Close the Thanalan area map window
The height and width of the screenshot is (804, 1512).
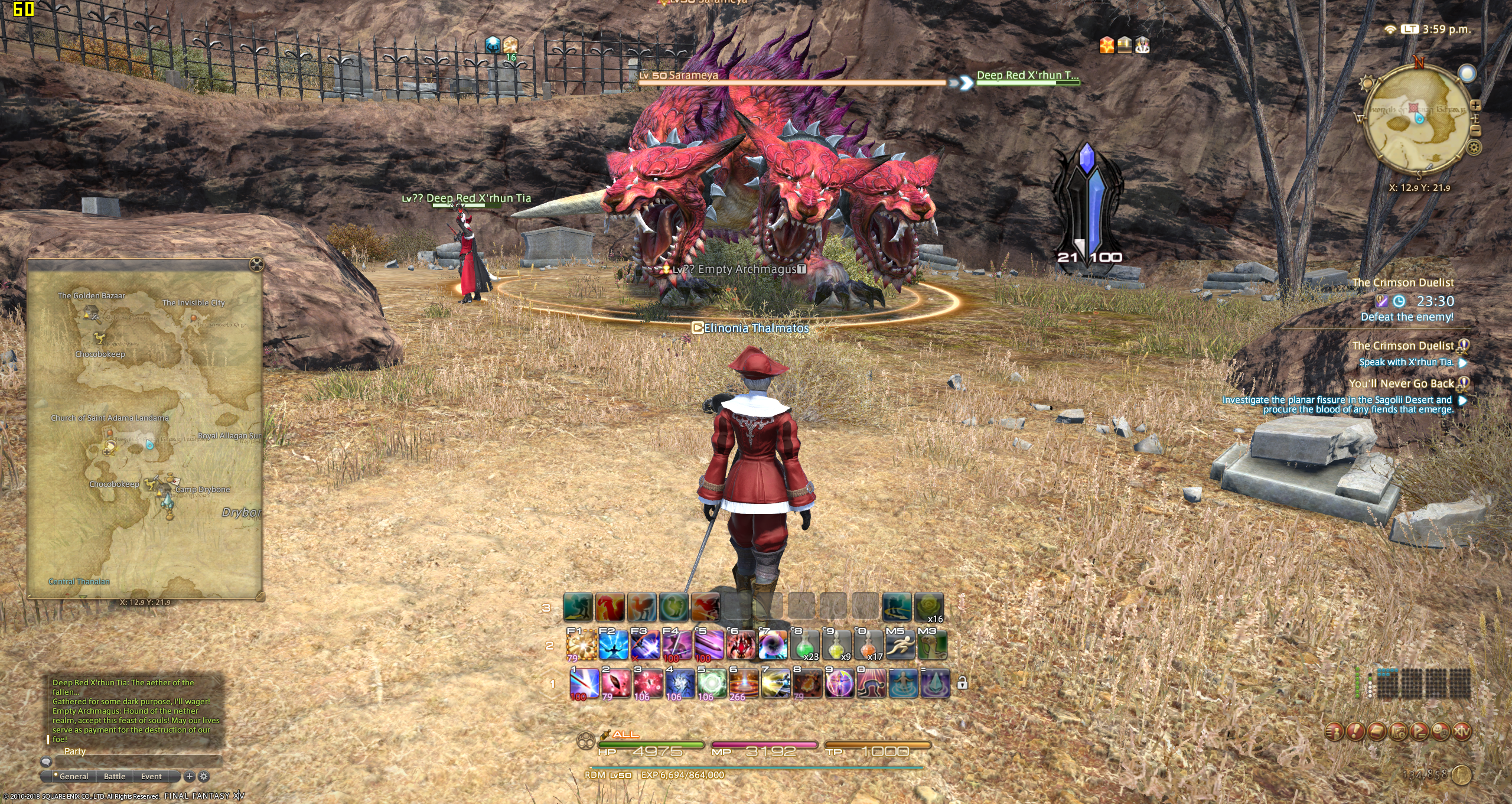click(256, 264)
